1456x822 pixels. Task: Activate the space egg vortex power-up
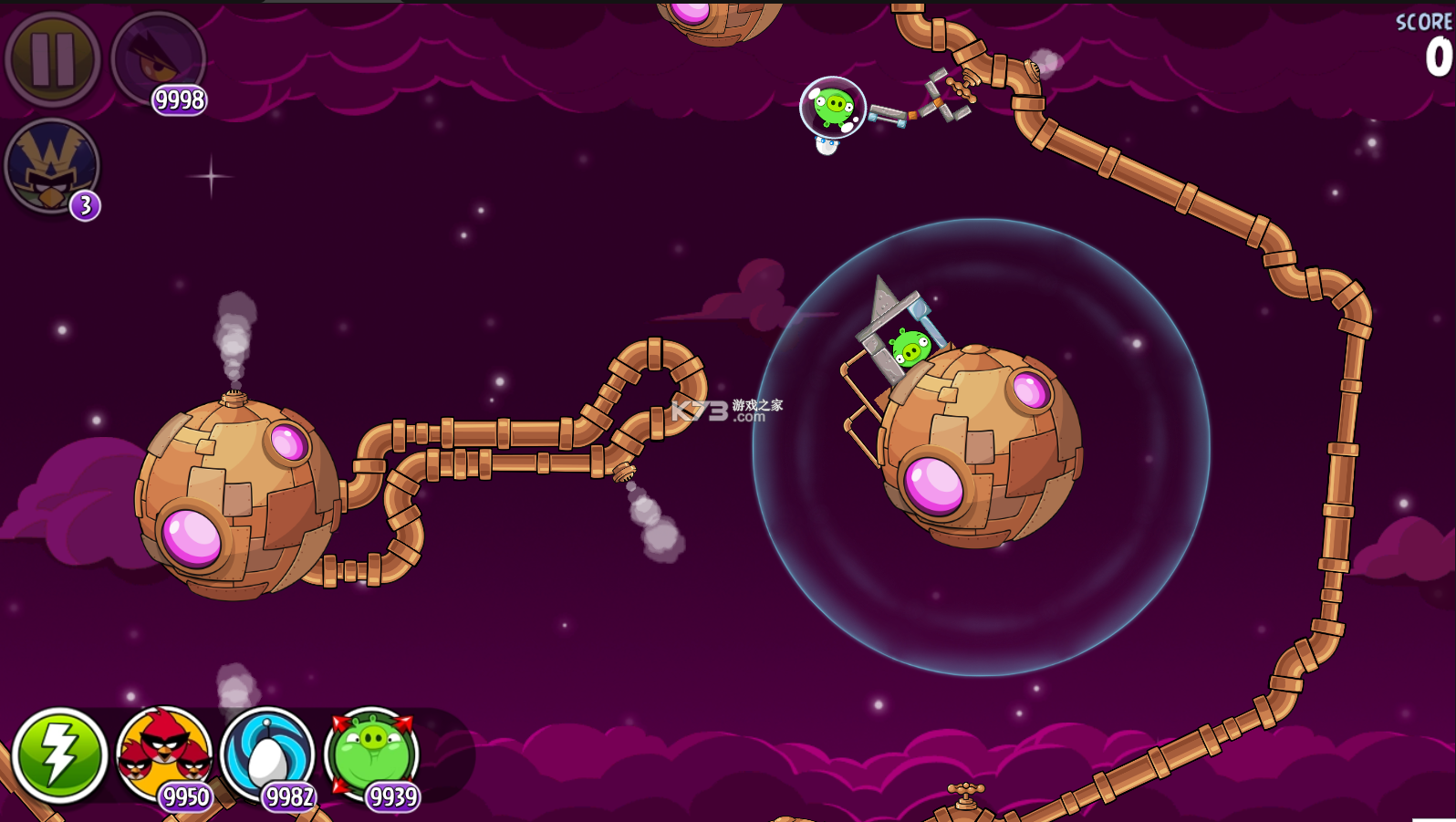pos(267,754)
